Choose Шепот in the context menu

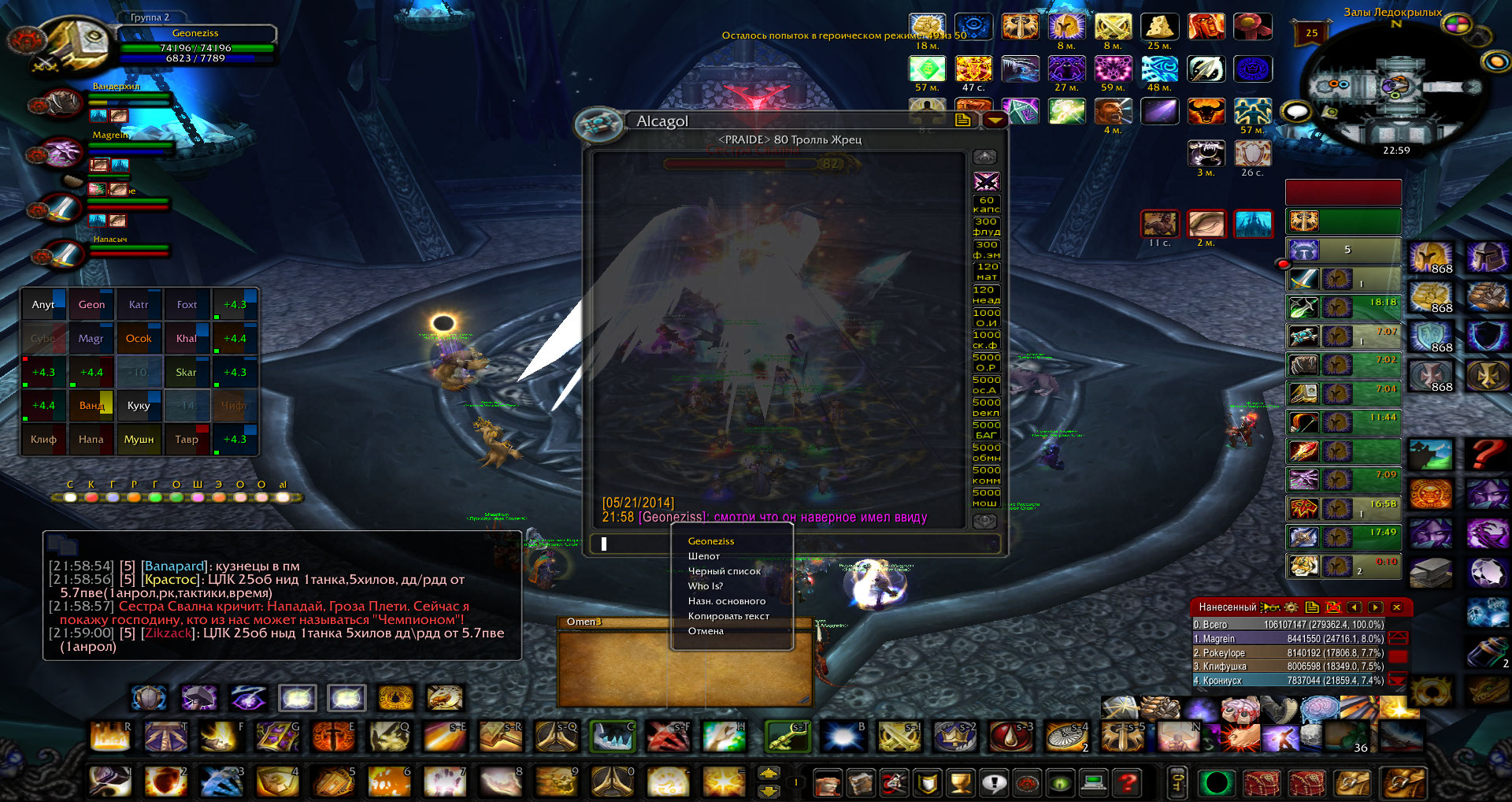click(x=704, y=556)
